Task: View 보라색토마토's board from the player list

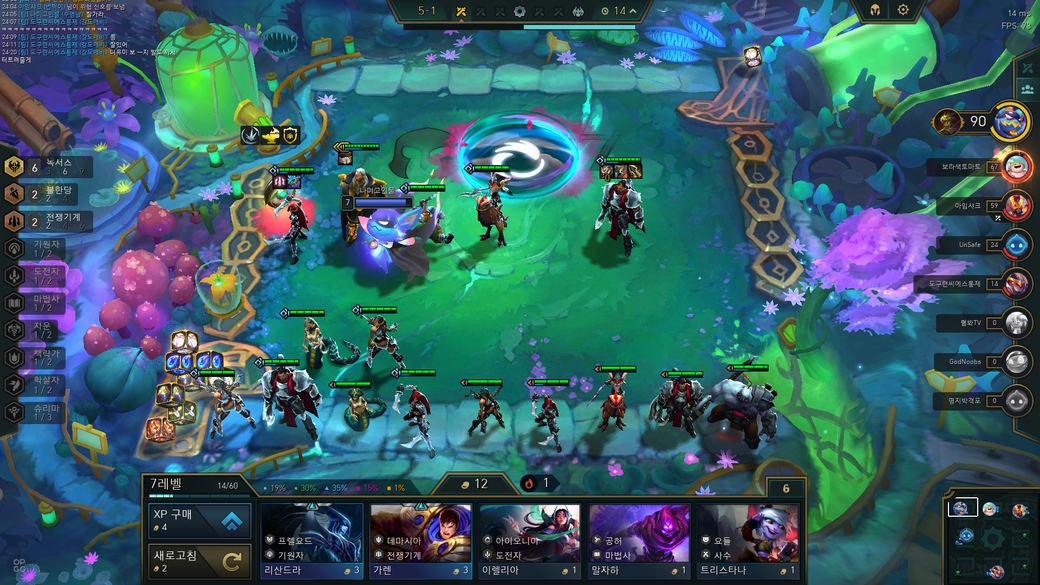Action: click(x=1016, y=166)
